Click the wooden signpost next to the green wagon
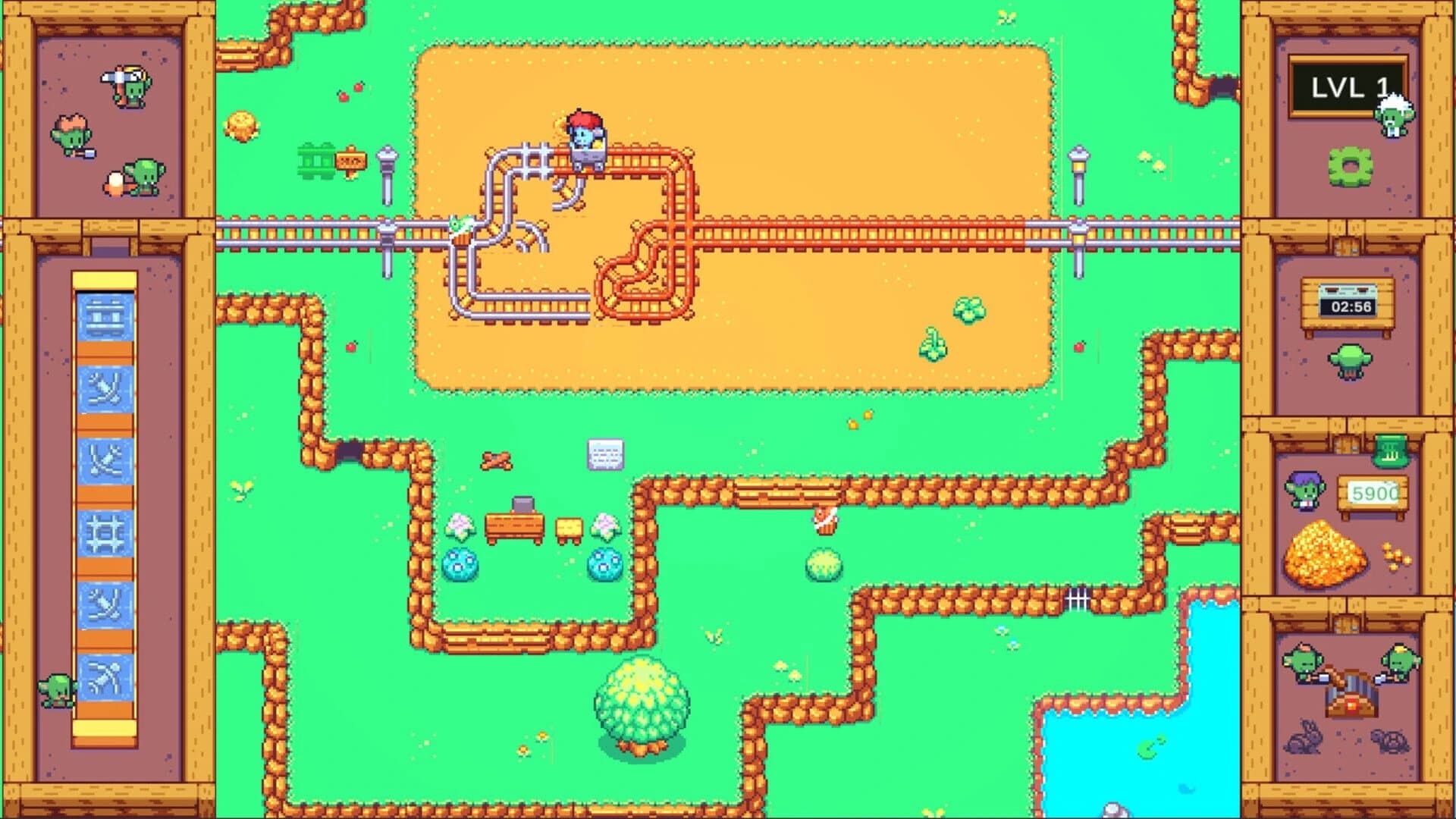Image resolution: width=1456 pixels, height=819 pixels. click(x=351, y=161)
